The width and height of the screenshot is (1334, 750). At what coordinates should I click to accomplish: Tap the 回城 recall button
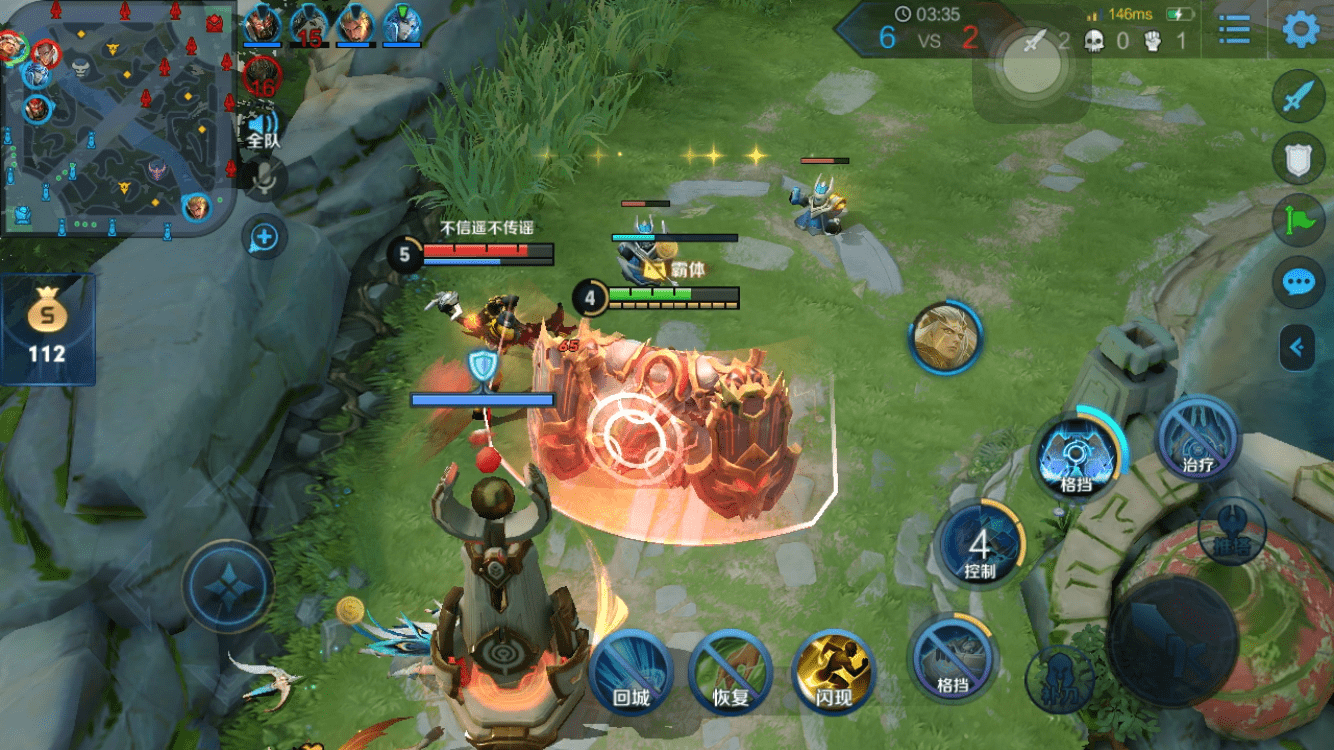(631, 672)
